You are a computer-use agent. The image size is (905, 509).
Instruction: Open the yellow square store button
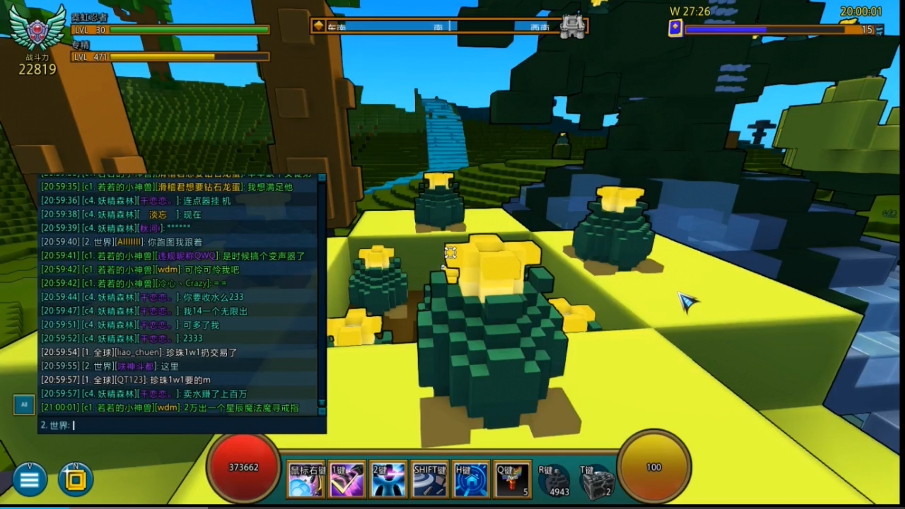click(75, 480)
